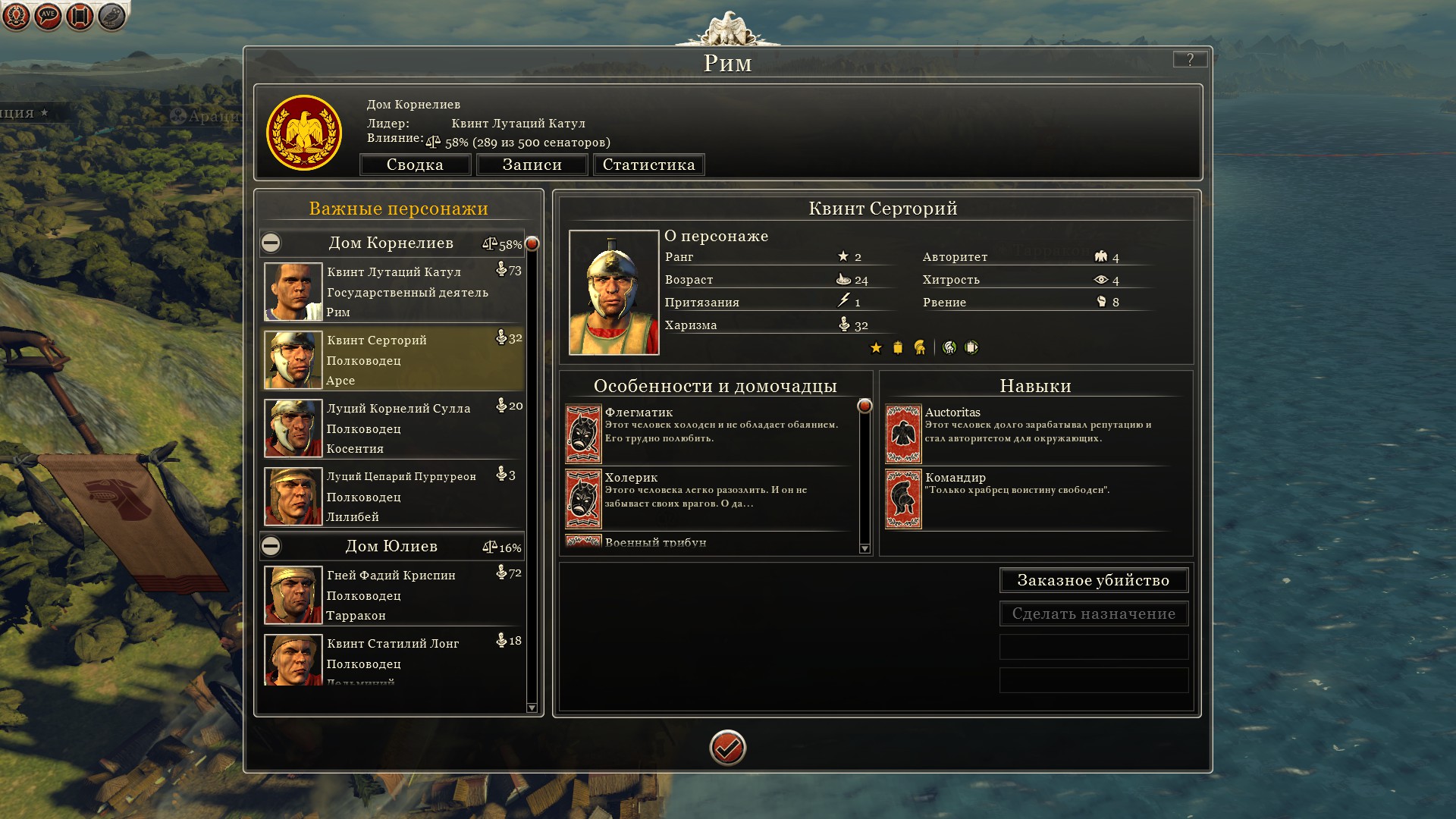Choose Квинт Статилий Лонг entry
Viewport: 1456px width, 819px height.
(394, 658)
